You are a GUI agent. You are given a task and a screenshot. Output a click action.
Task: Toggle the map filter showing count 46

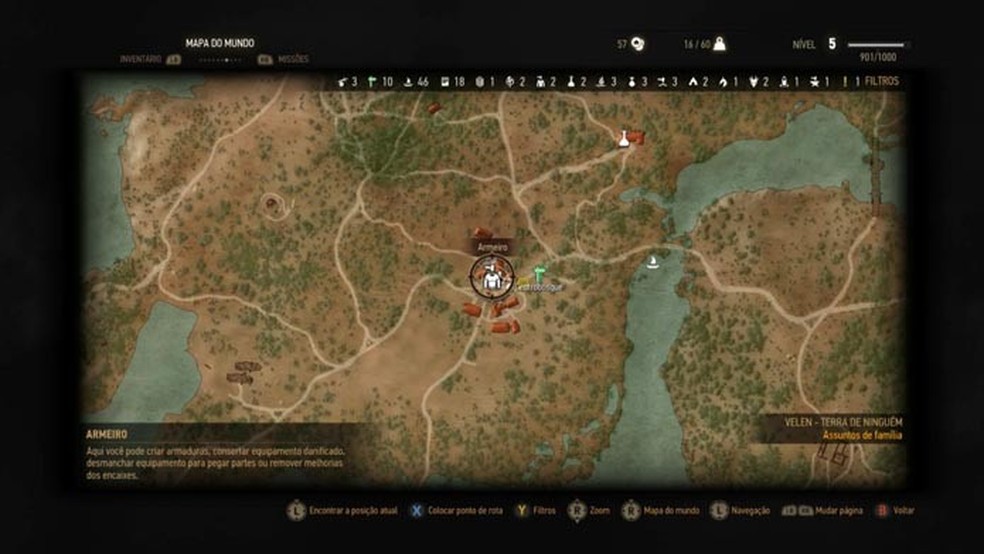[x=417, y=81]
